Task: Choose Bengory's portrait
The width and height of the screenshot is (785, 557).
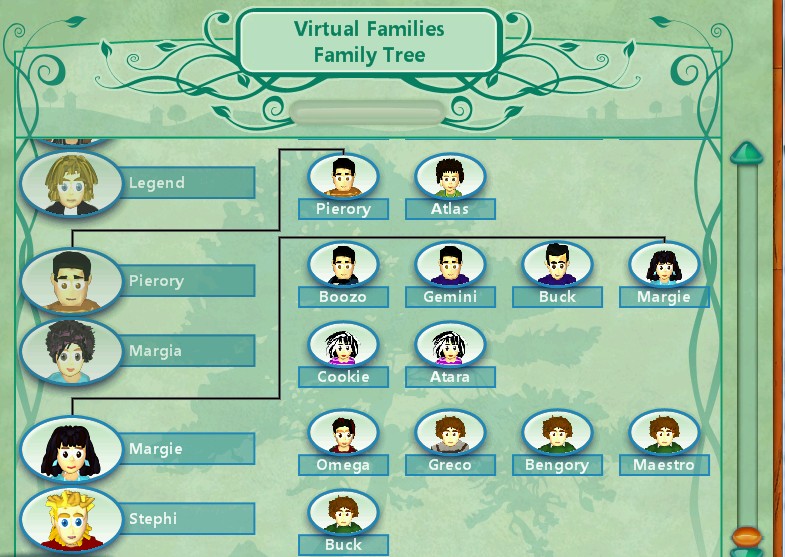Action: 557,433
